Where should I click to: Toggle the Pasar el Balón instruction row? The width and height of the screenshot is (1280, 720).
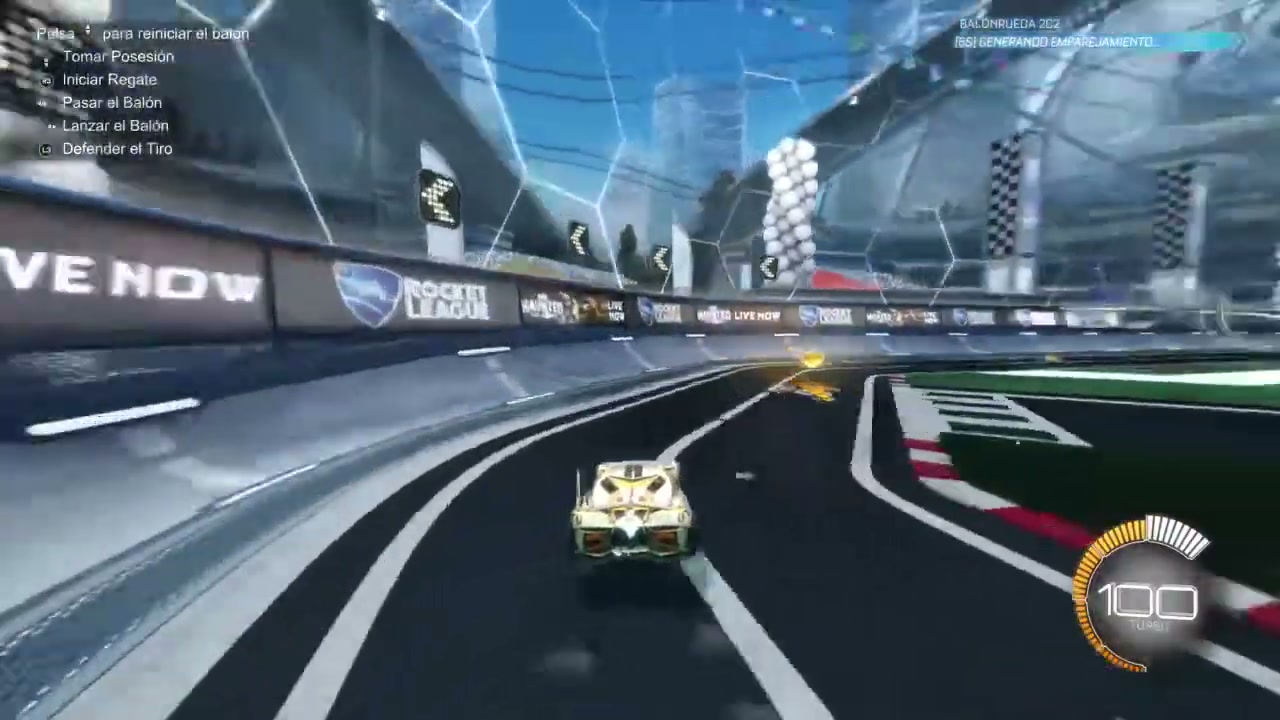click(112, 103)
